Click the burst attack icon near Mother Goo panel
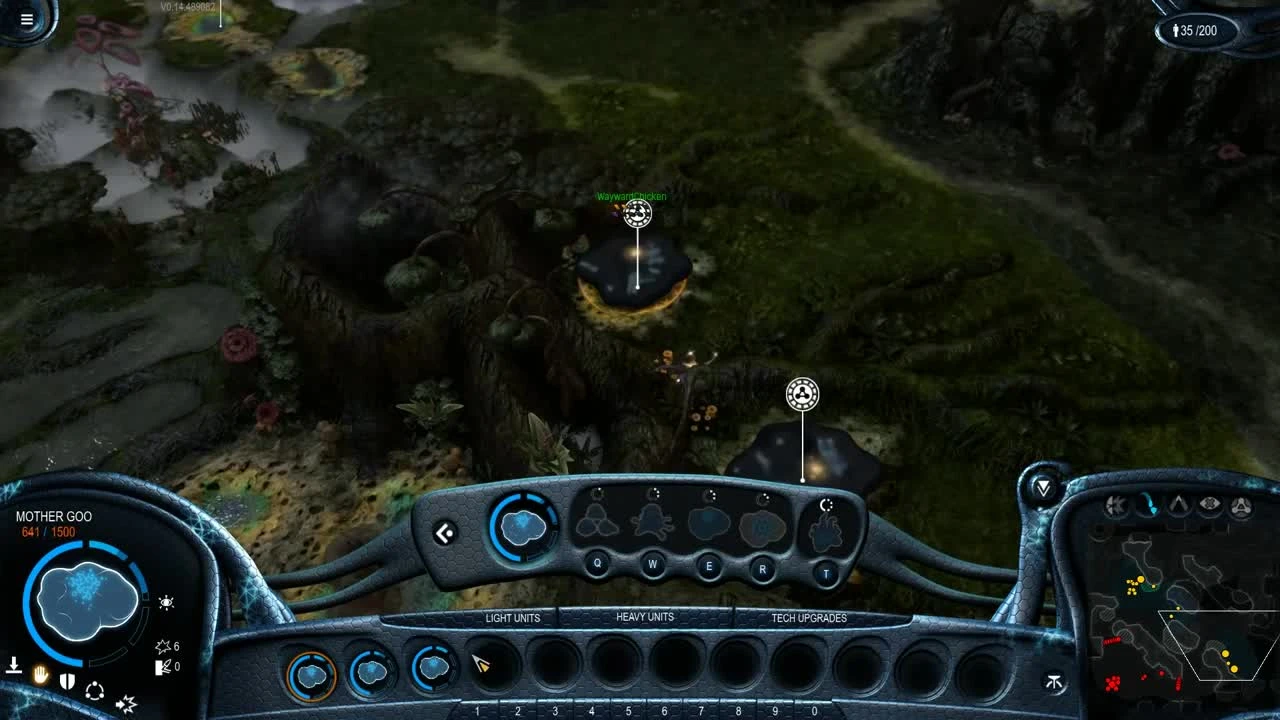 pos(126,704)
